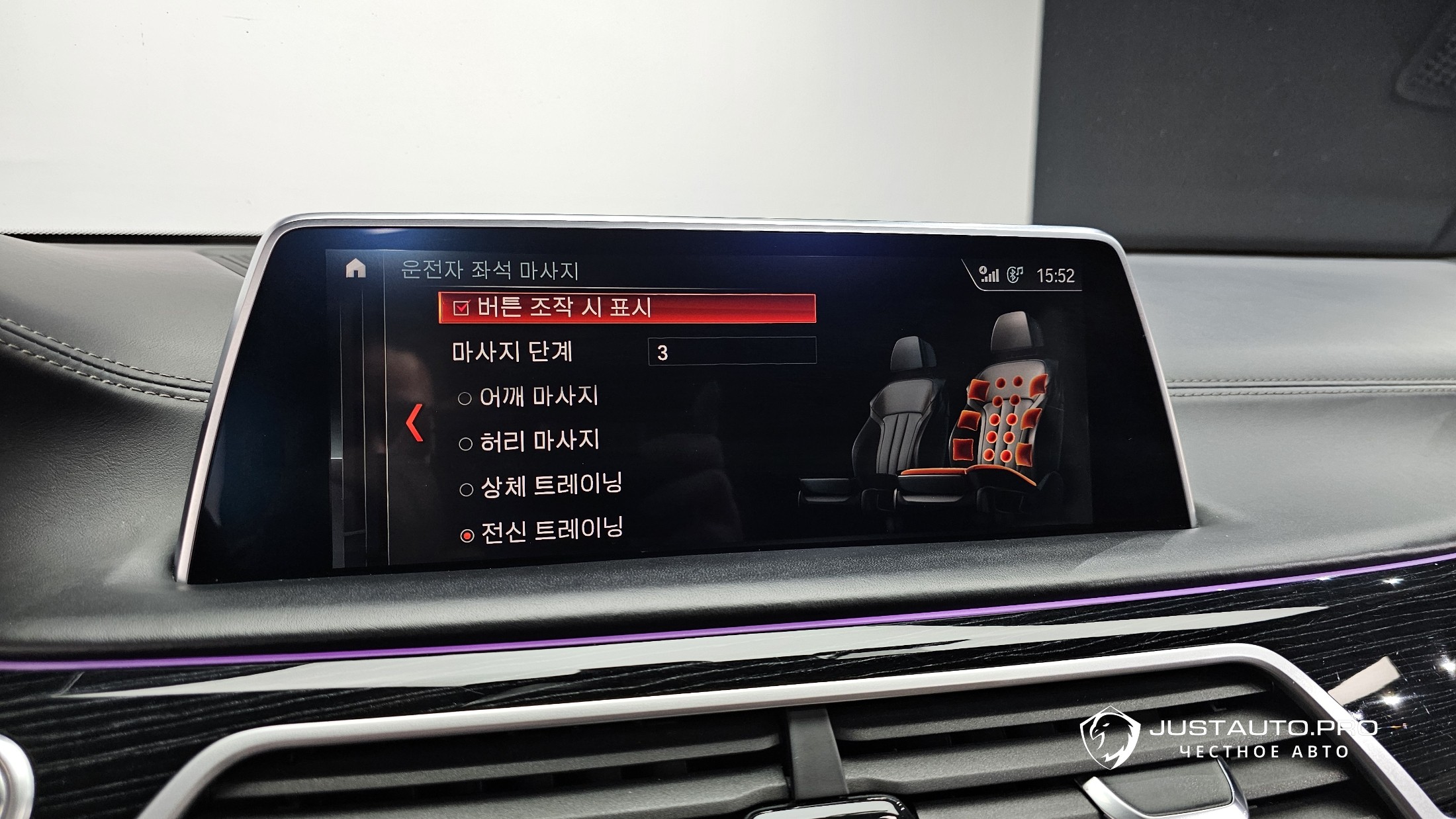Select the 전신 트레이닝 option
The width and height of the screenshot is (1456, 819).
click(467, 535)
